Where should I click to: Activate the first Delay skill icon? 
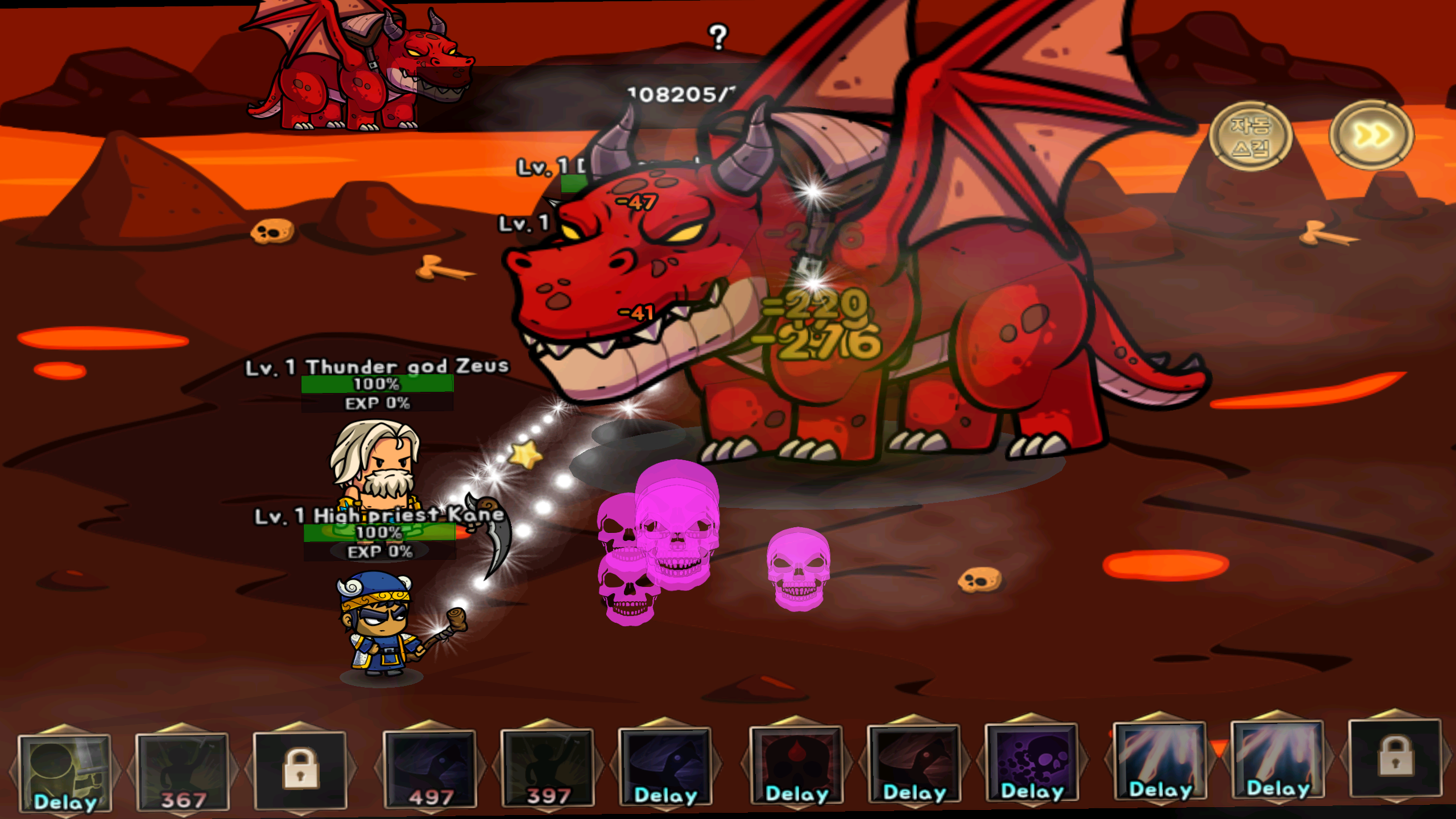(x=65, y=771)
